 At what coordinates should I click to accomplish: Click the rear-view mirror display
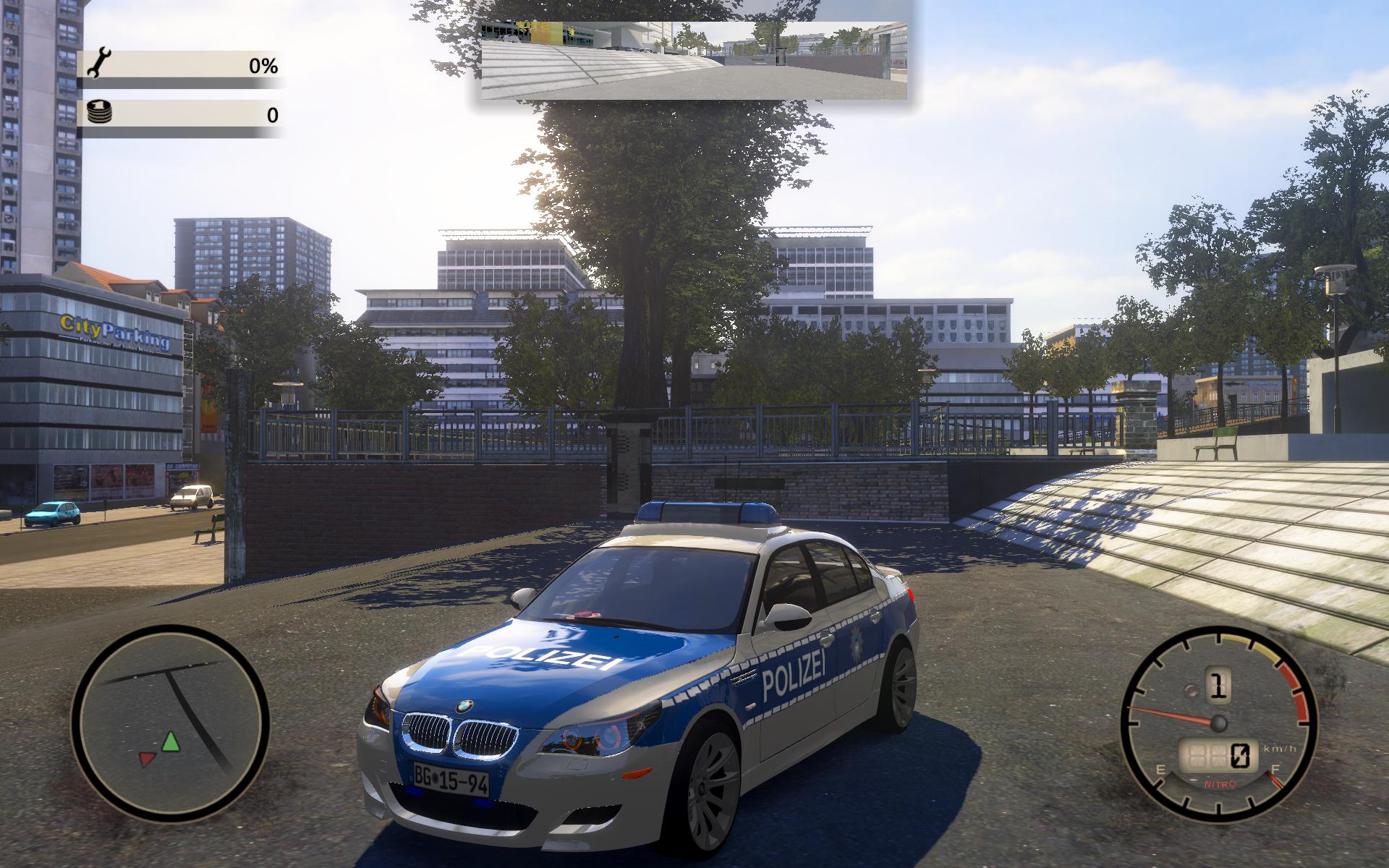tap(694, 60)
